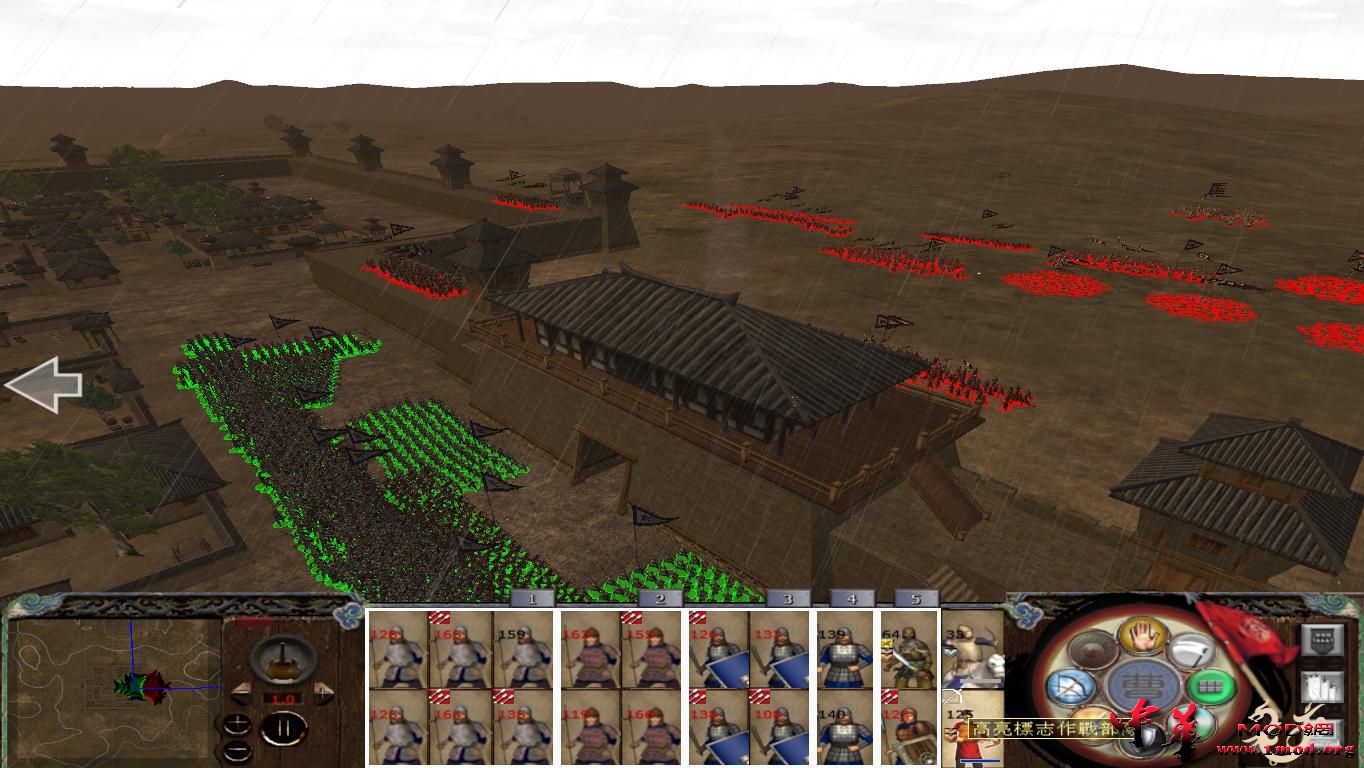Toggle the pause button beside the minimap
The height and width of the screenshot is (768, 1364).
(x=282, y=727)
